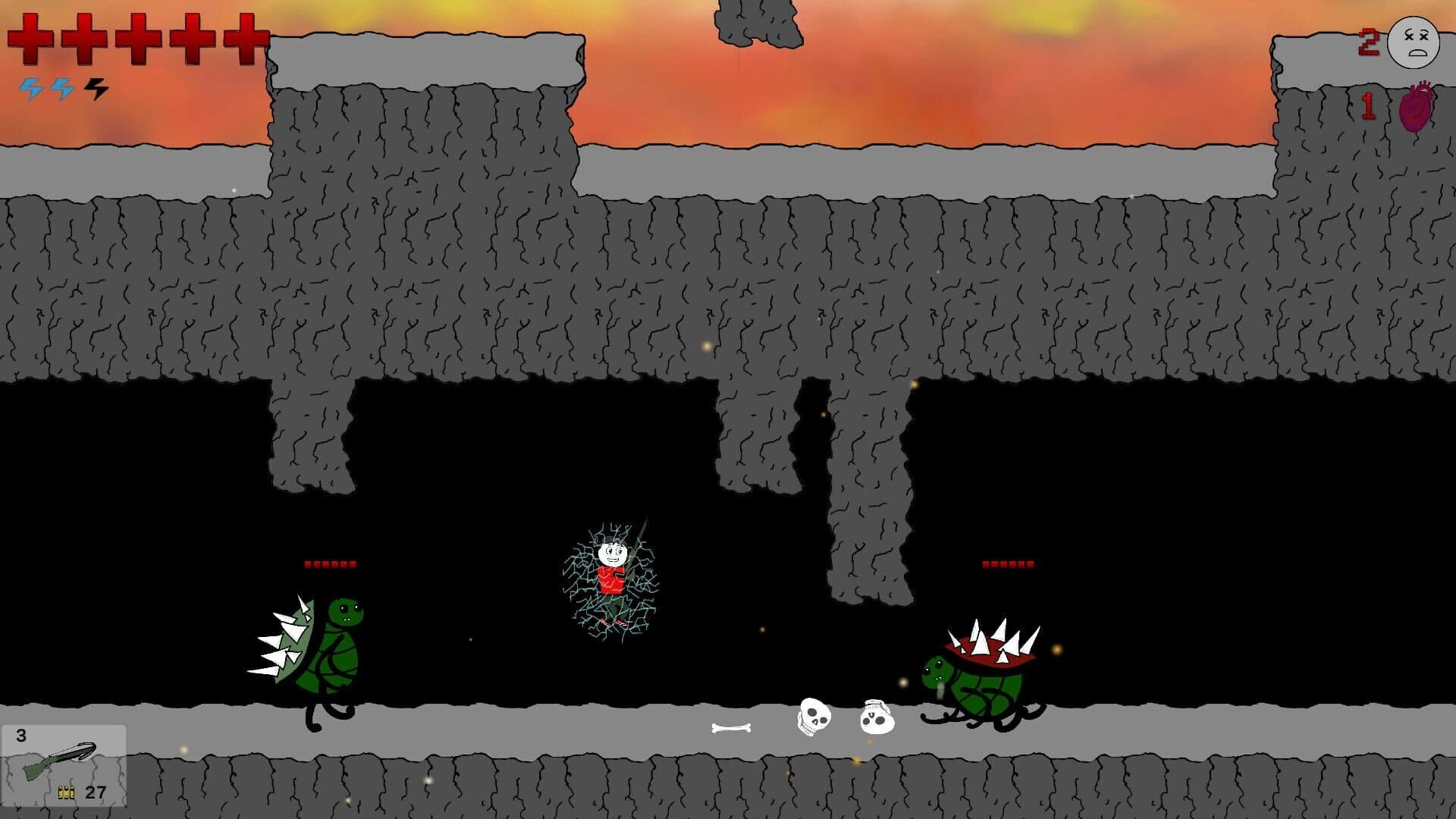
Task: Click the larger skull on the ground
Action: point(815,717)
